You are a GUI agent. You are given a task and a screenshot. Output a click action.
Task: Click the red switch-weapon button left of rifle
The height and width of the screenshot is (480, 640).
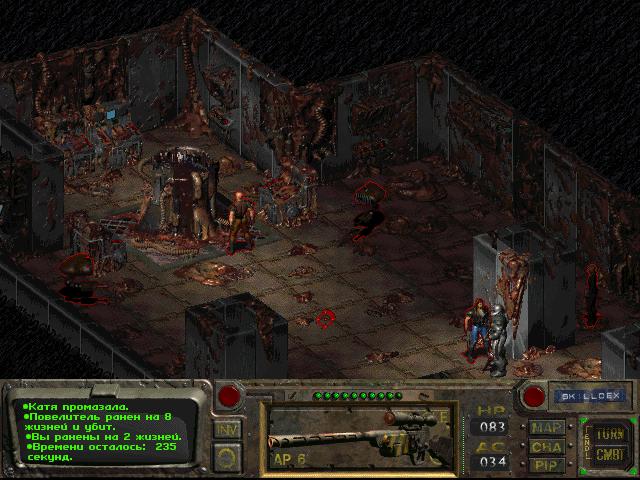click(230, 395)
